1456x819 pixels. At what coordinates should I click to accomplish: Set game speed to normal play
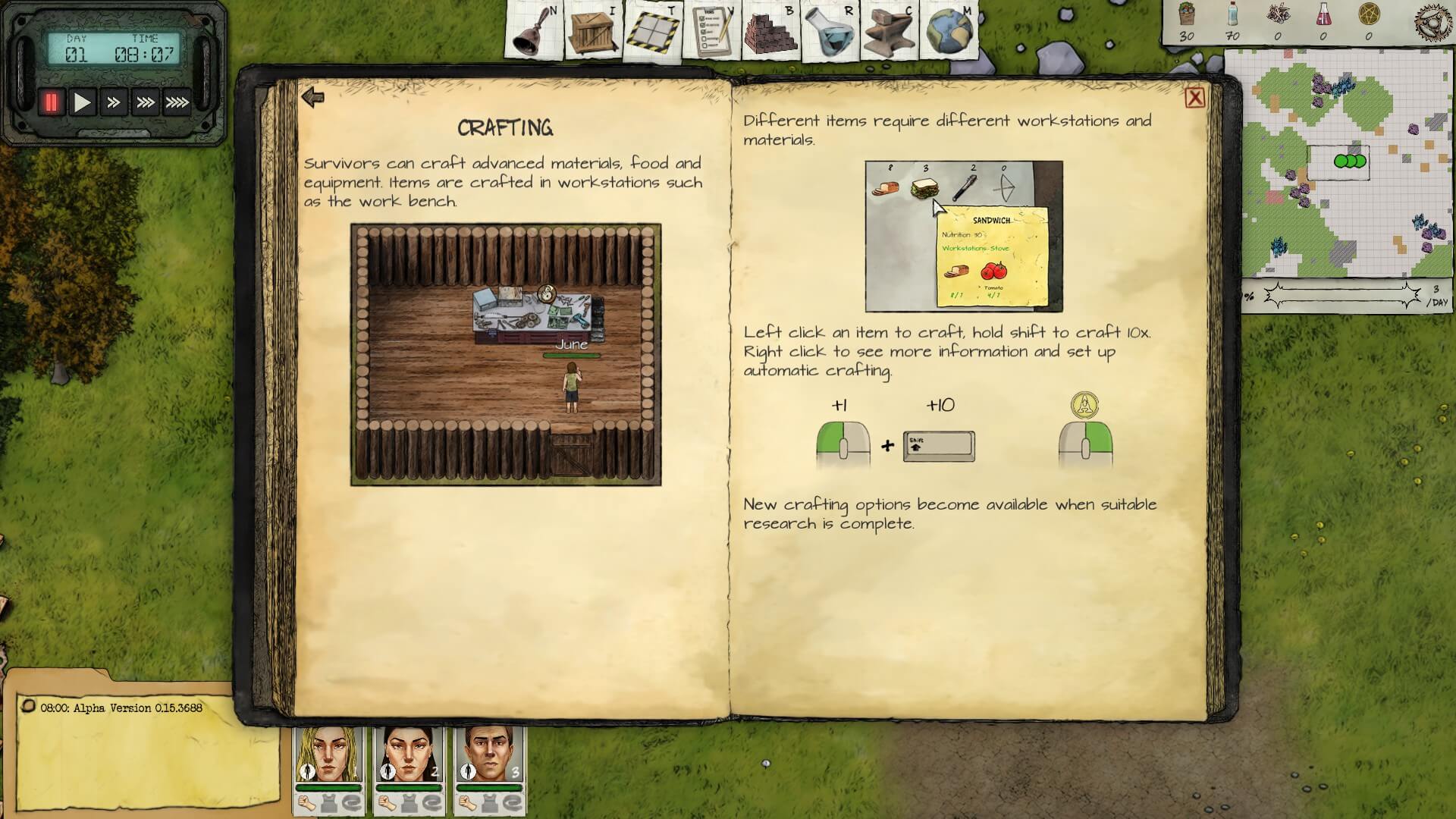point(82,102)
